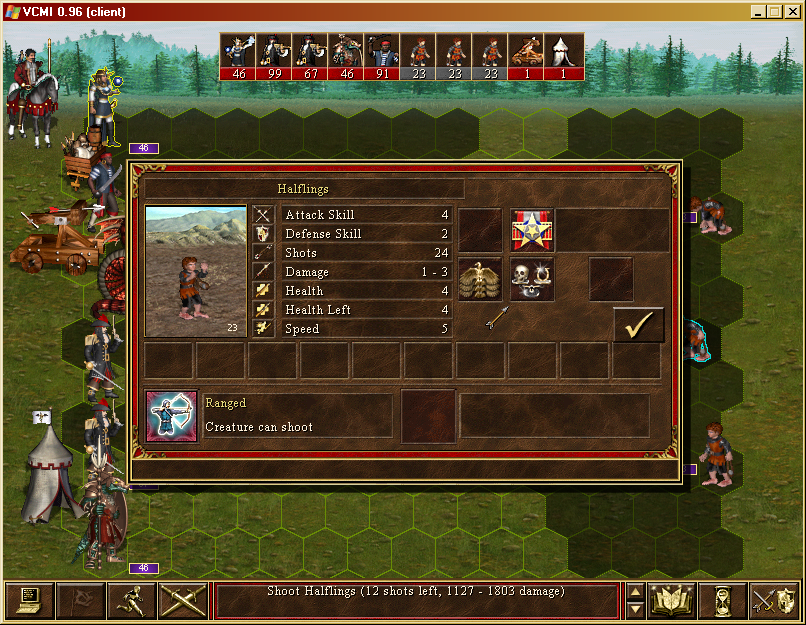806x625 pixels.
Task: Click the skull and horseshoe luck icon
Action: [x=532, y=280]
